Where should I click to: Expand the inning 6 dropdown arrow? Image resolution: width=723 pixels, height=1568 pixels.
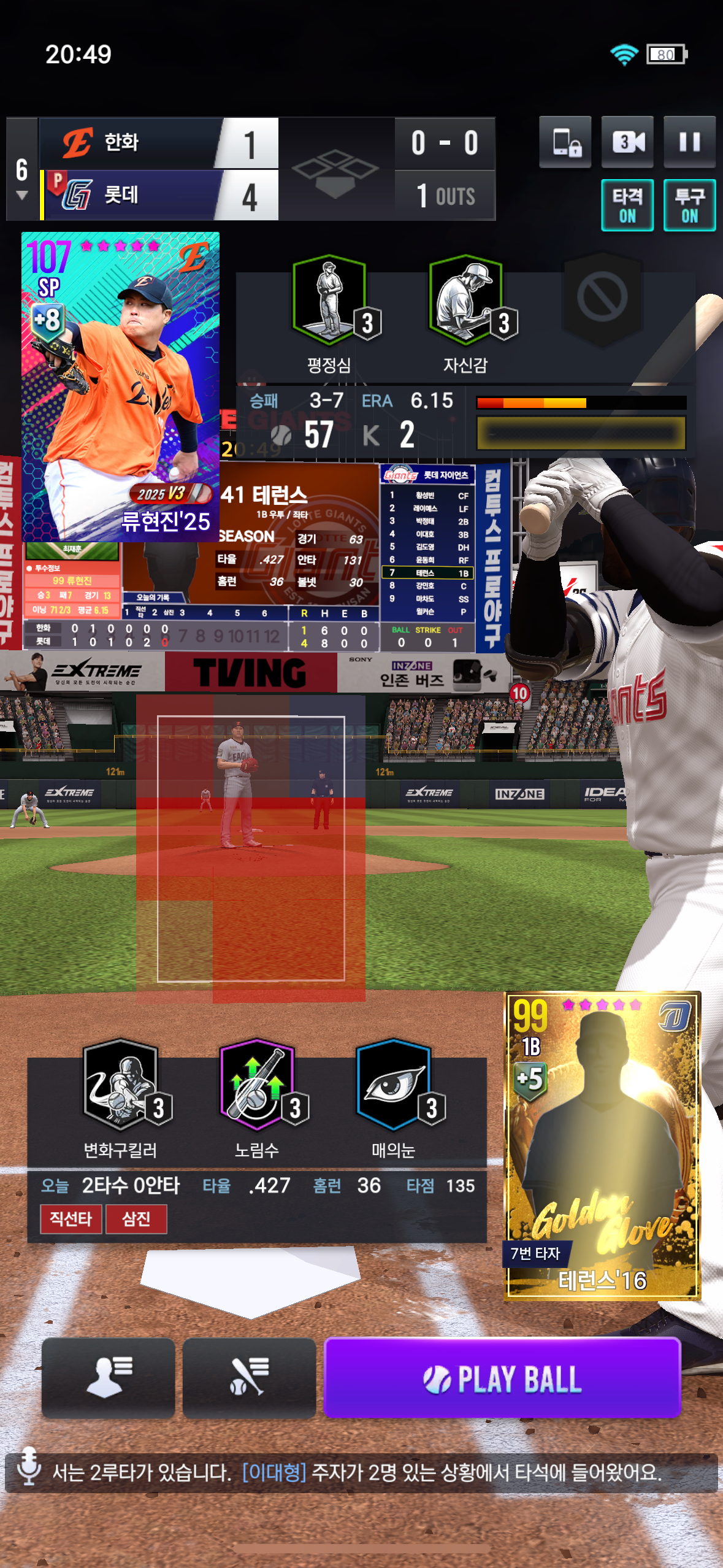click(22, 196)
